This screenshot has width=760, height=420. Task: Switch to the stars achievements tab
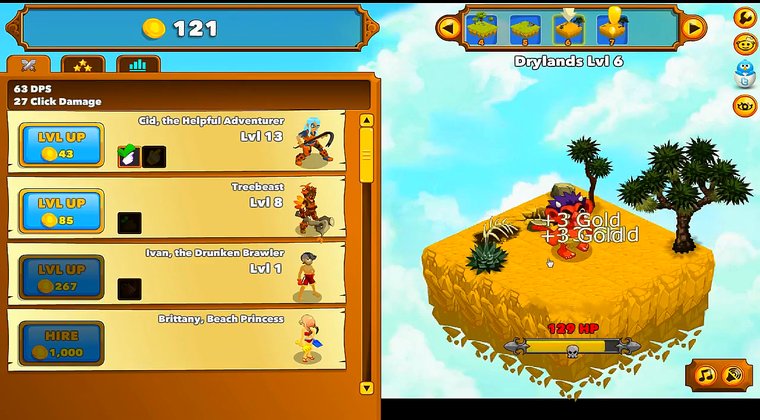click(x=83, y=66)
